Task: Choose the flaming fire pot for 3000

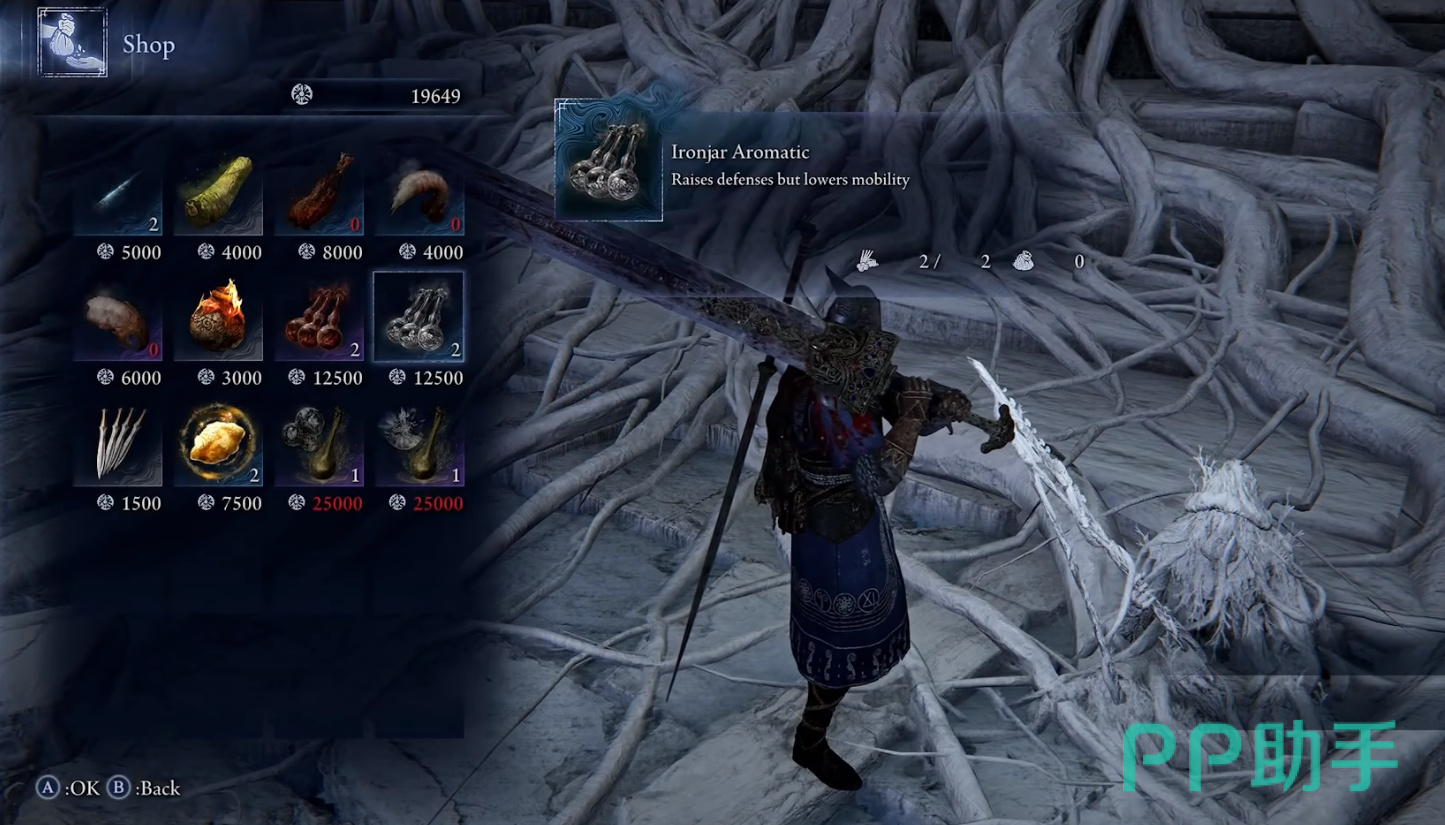Action: point(219,320)
